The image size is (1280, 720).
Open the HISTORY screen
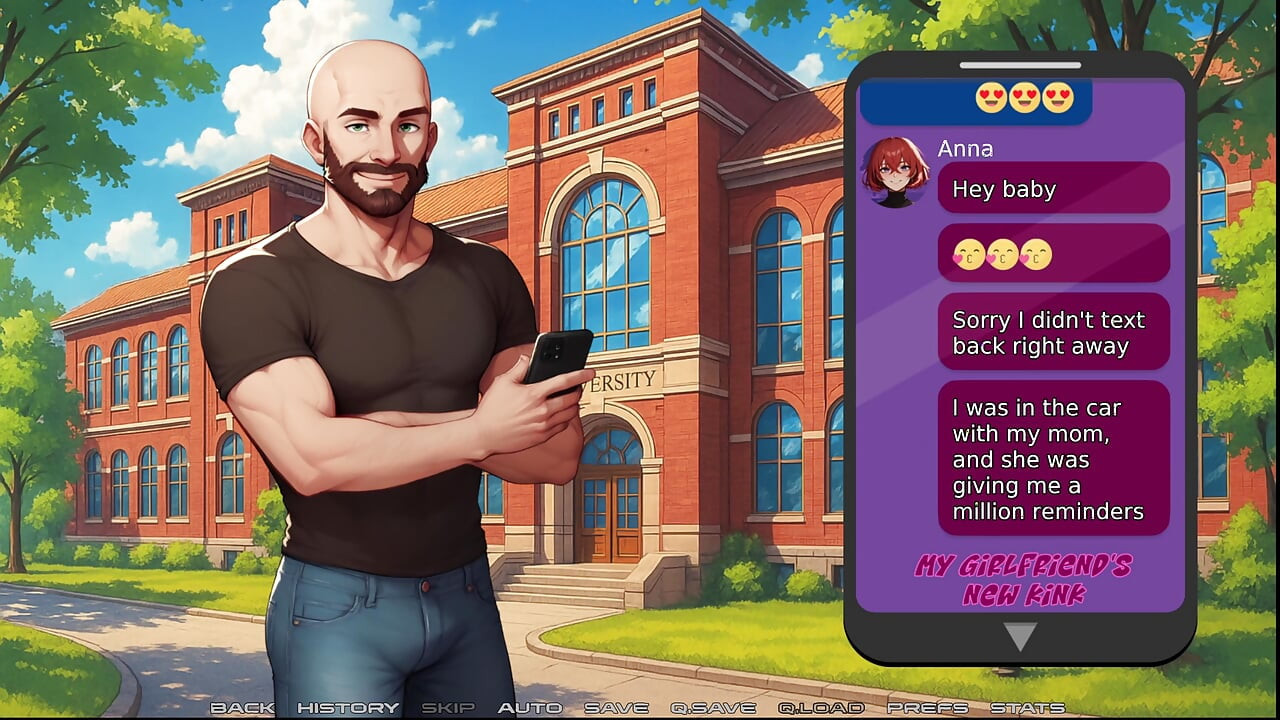pyautogui.click(x=346, y=707)
